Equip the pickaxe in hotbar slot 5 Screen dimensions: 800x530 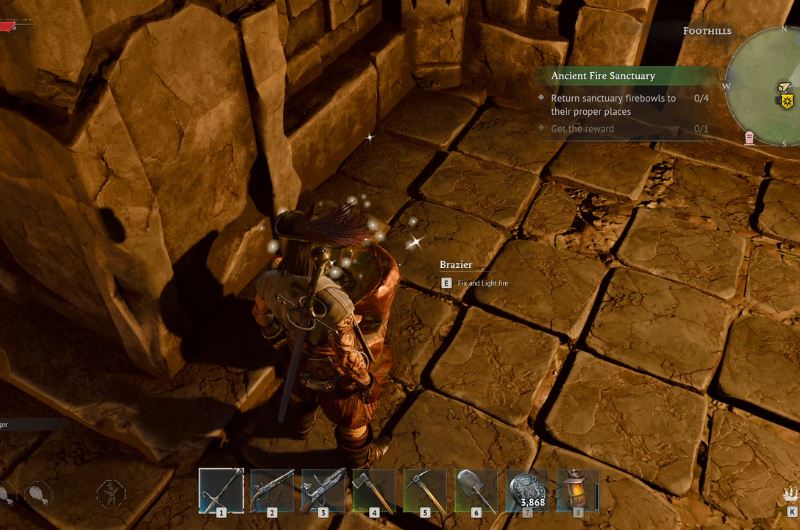[x=425, y=490]
